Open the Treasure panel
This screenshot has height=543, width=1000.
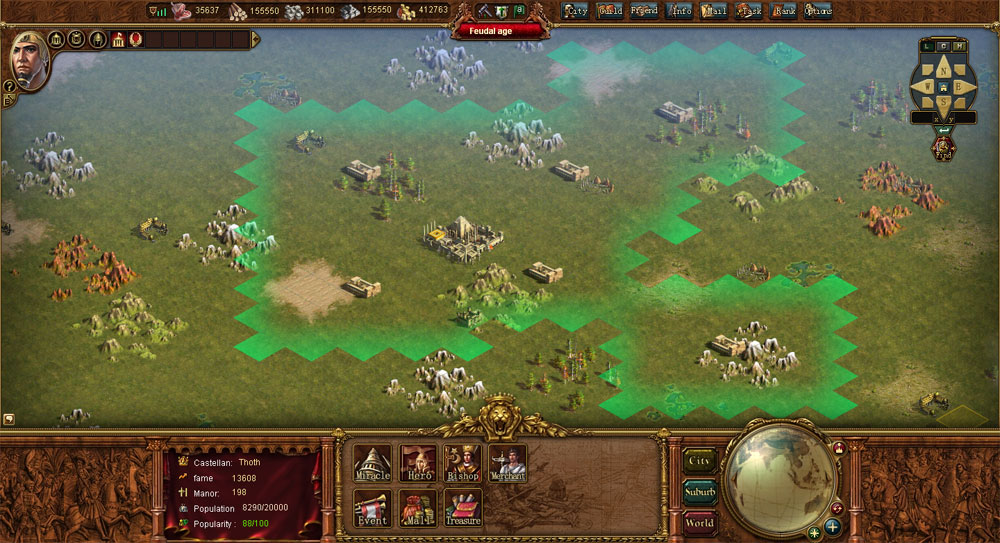[462, 508]
